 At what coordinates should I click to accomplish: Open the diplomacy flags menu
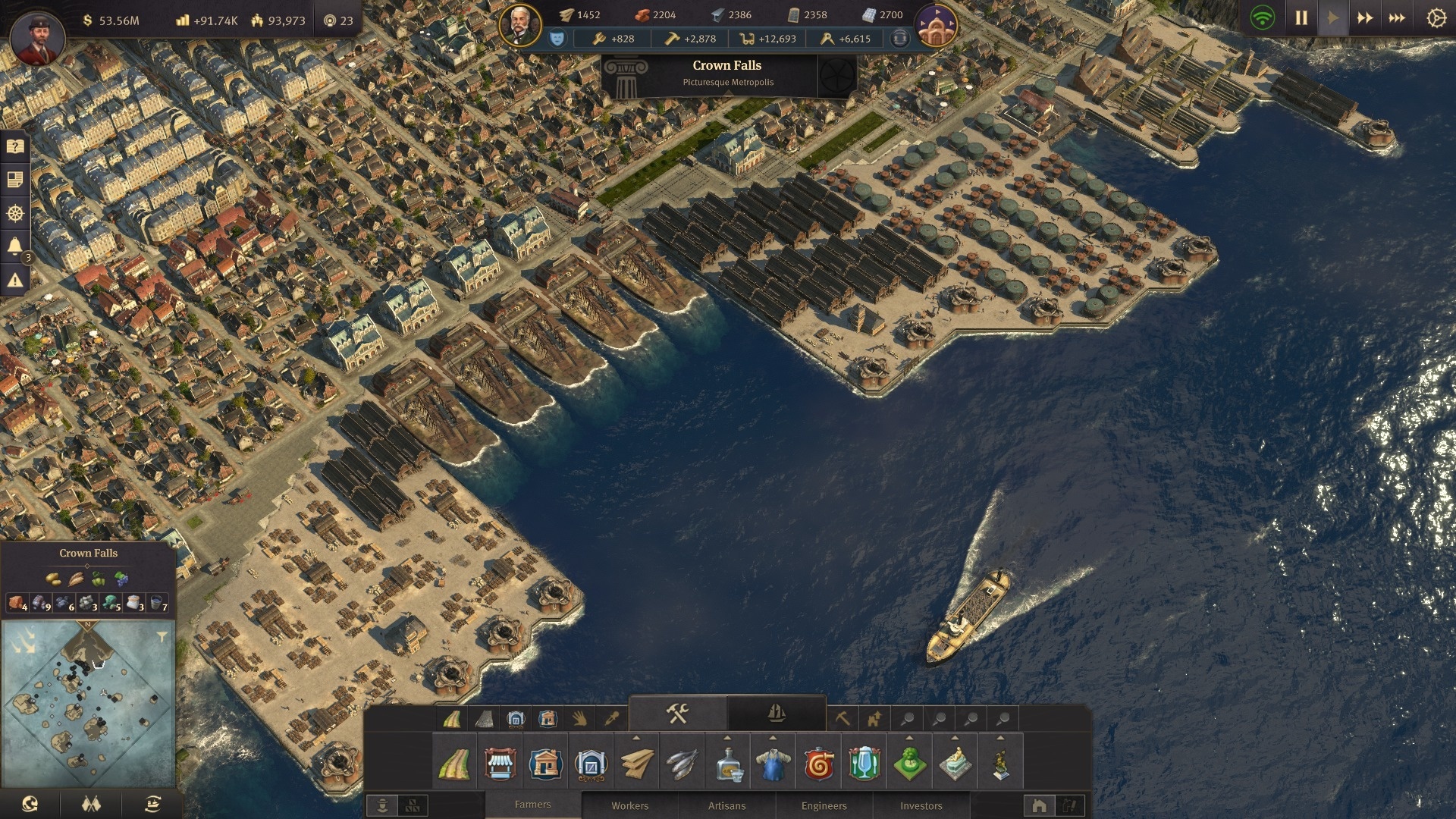tap(91, 804)
